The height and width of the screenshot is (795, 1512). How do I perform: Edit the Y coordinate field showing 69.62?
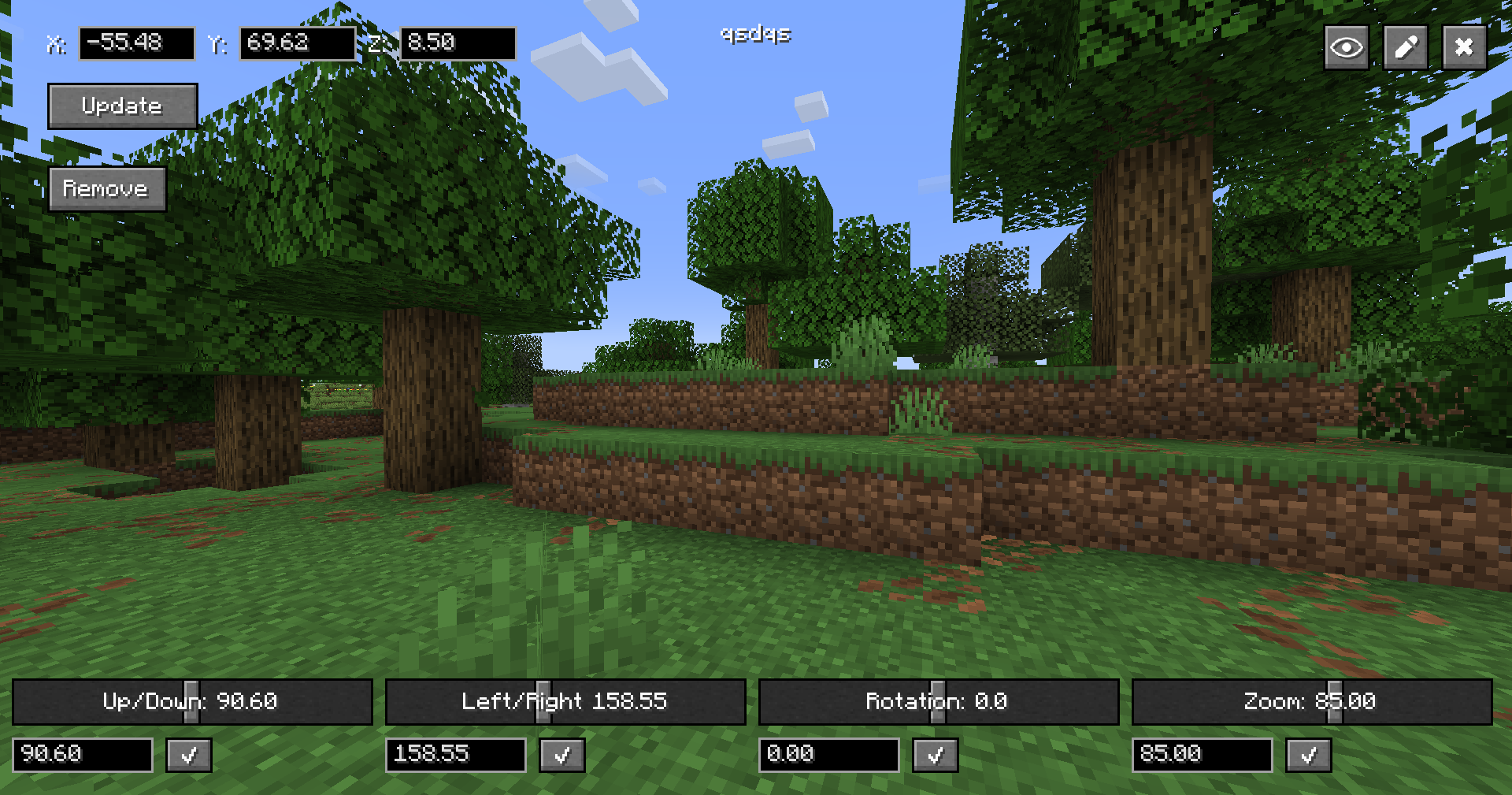(298, 43)
